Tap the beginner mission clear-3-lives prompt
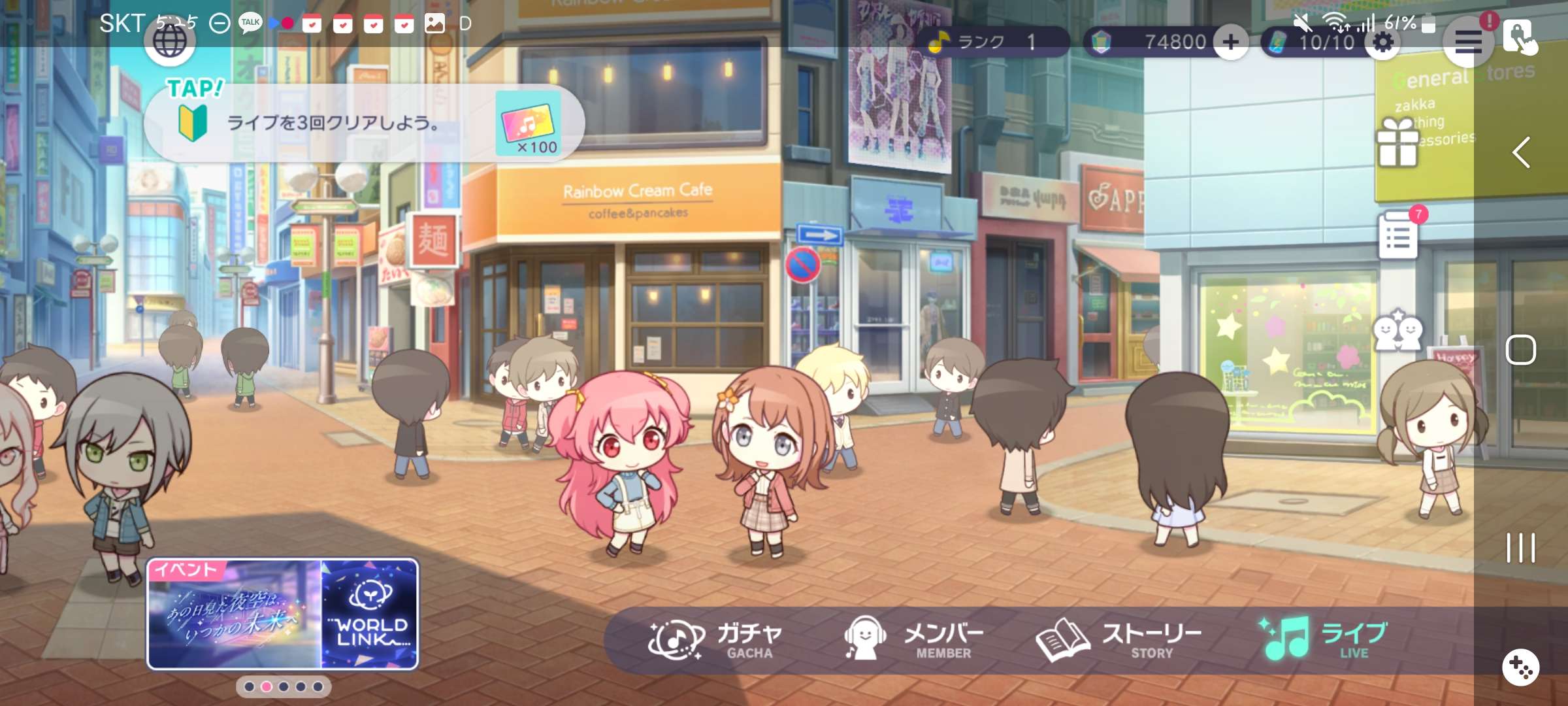This screenshot has width=1568, height=706. coord(363,124)
